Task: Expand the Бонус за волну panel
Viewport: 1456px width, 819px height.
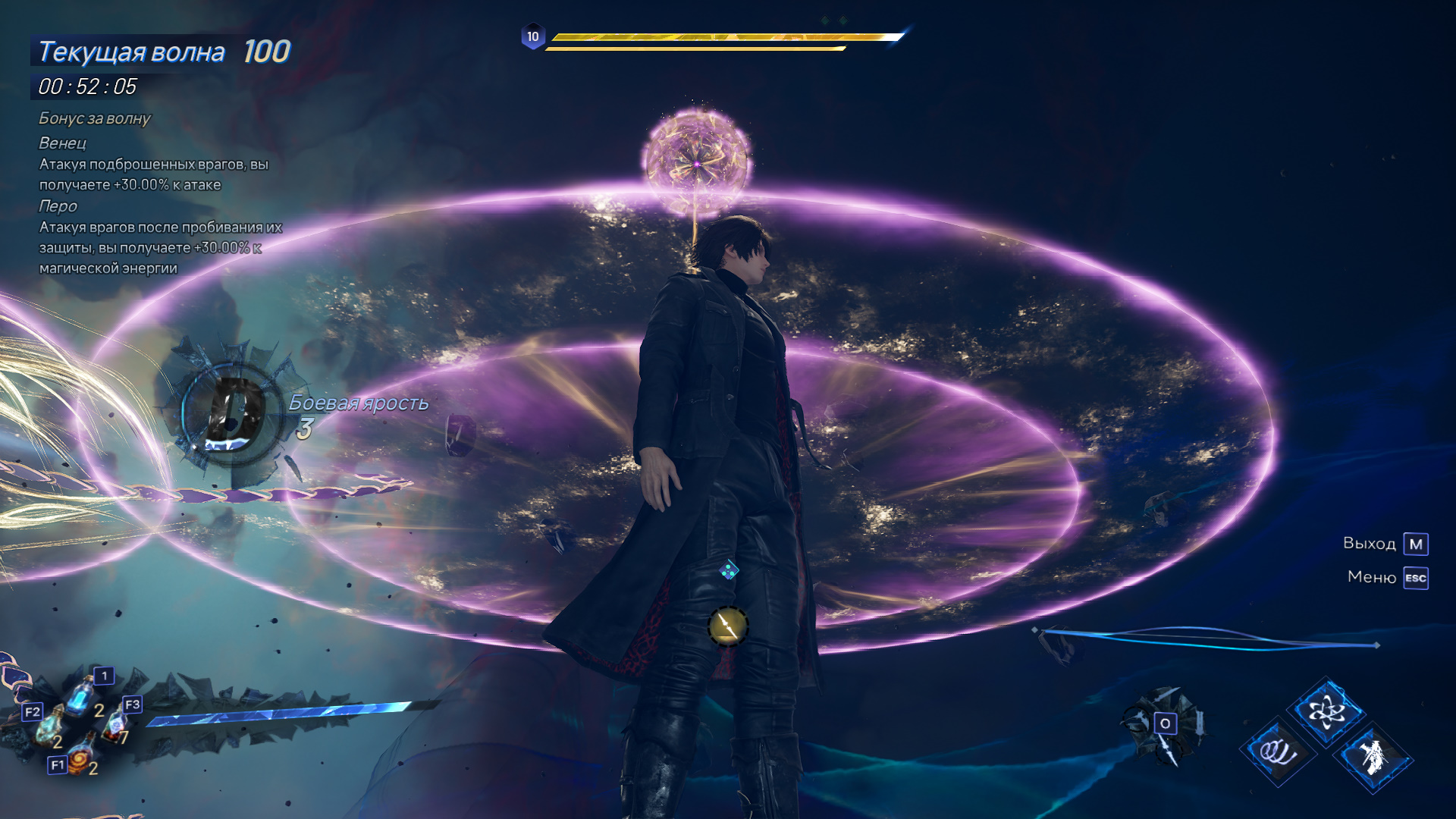Action: pyautogui.click(x=96, y=118)
